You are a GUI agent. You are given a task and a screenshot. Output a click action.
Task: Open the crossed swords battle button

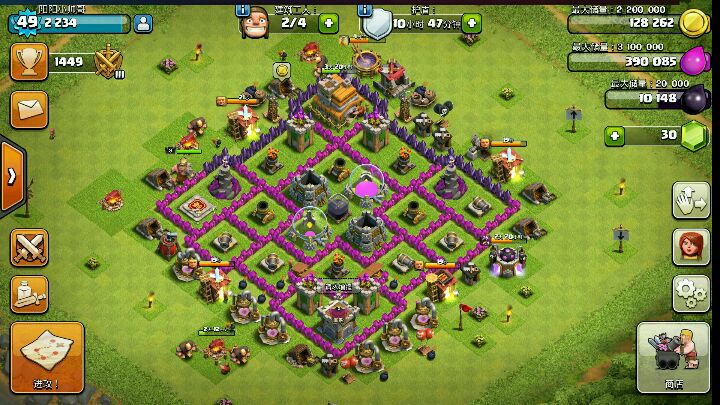click(29, 247)
